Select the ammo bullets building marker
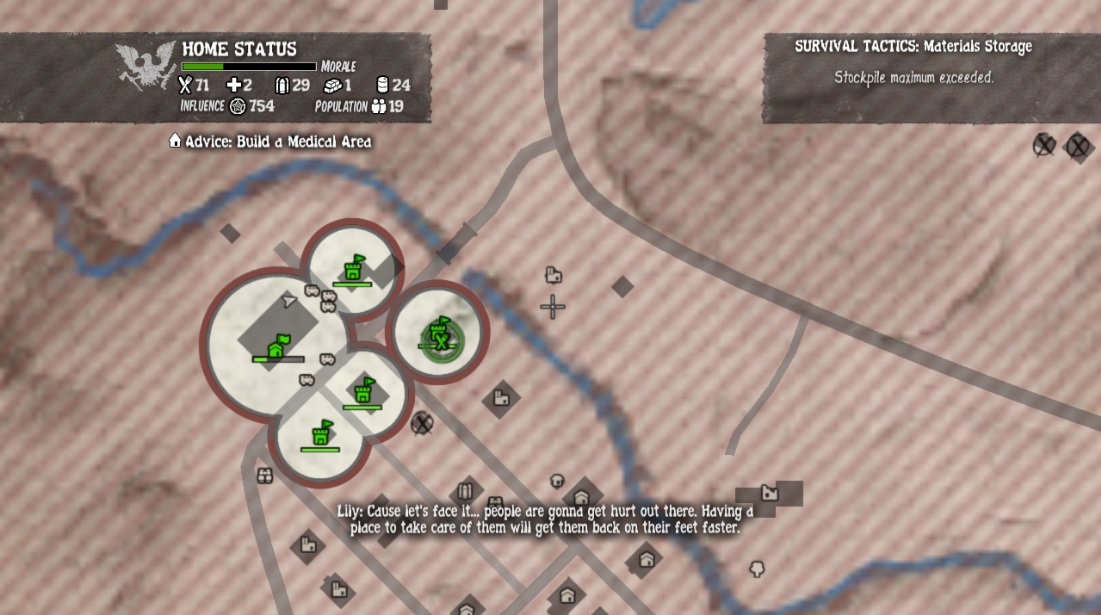 pyautogui.click(x=463, y=491)
